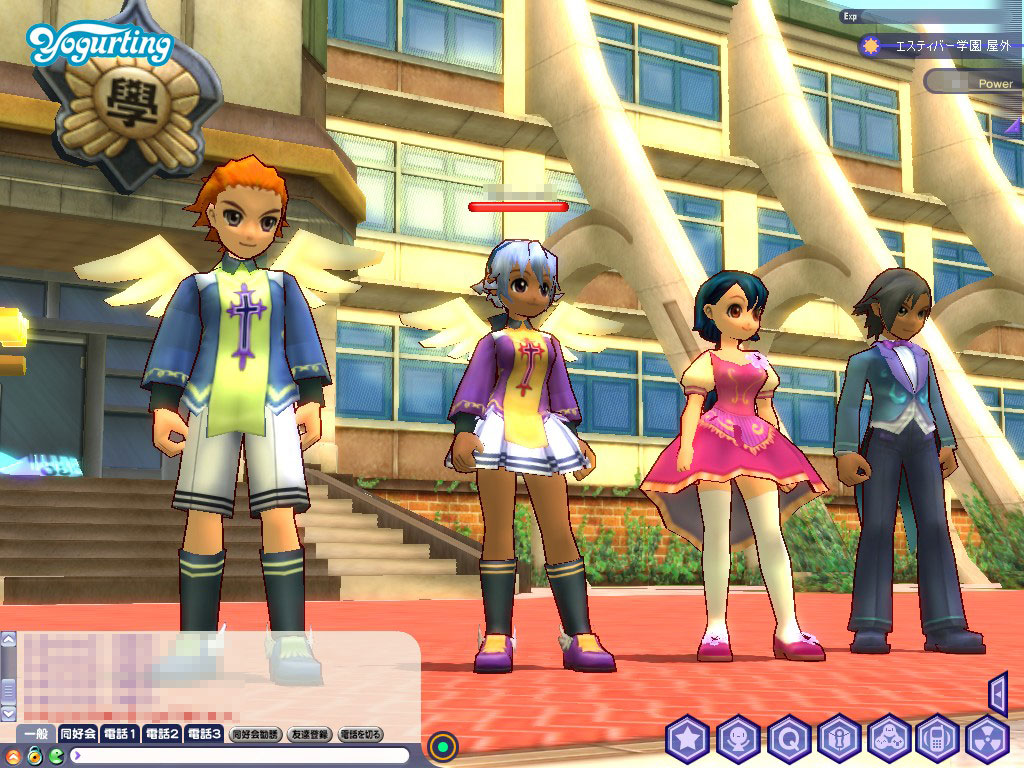Open the star hexagon menu
Image resolution: width=1024 pixels, height=768 pixels.
tap(688, 740)
